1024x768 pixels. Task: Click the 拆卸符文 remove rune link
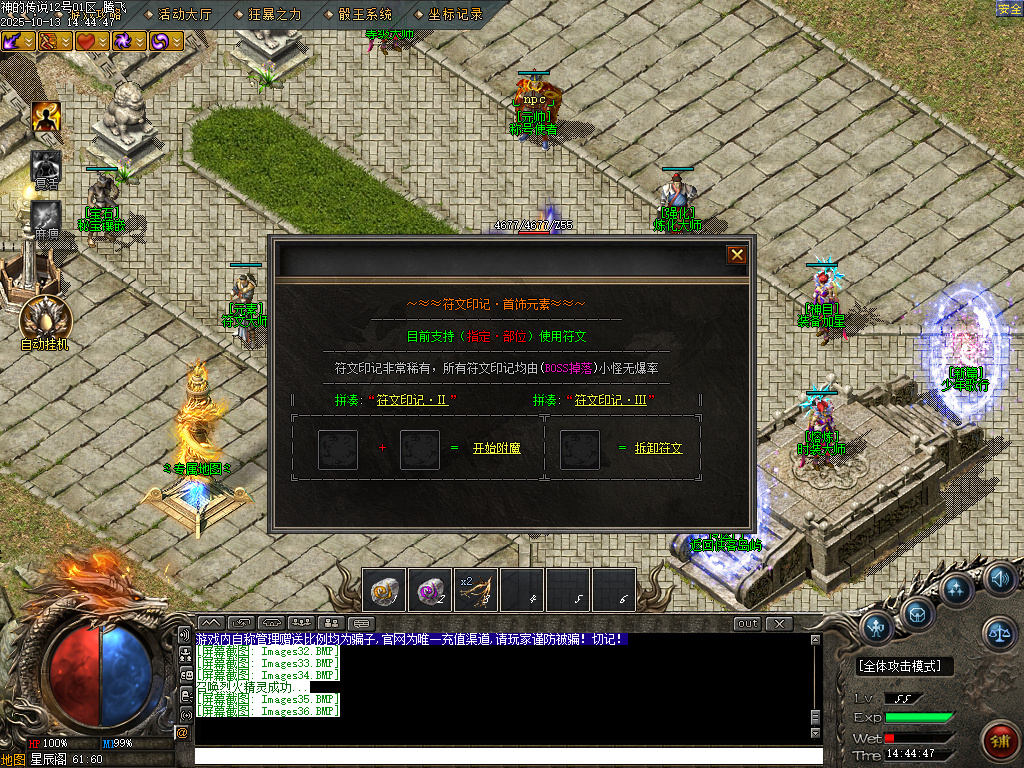(x=658, y=449)
